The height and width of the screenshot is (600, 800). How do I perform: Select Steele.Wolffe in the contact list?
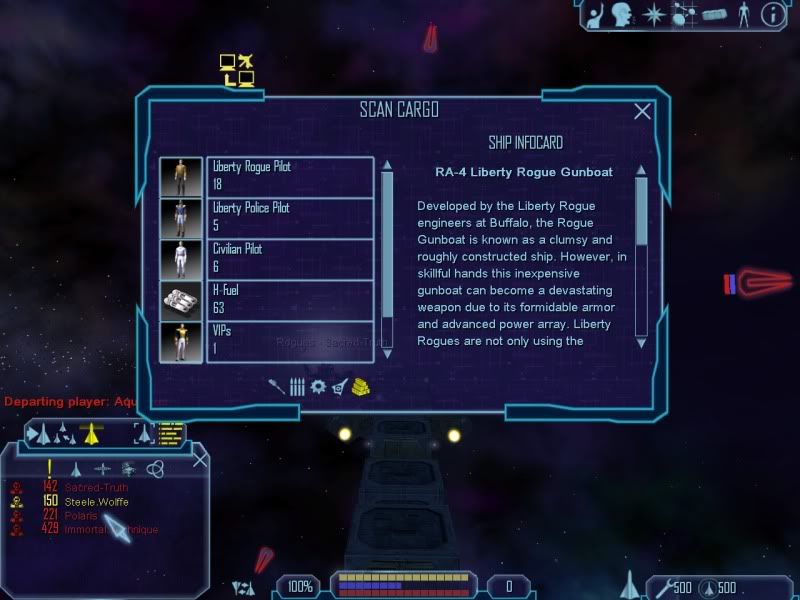point(96,501)
